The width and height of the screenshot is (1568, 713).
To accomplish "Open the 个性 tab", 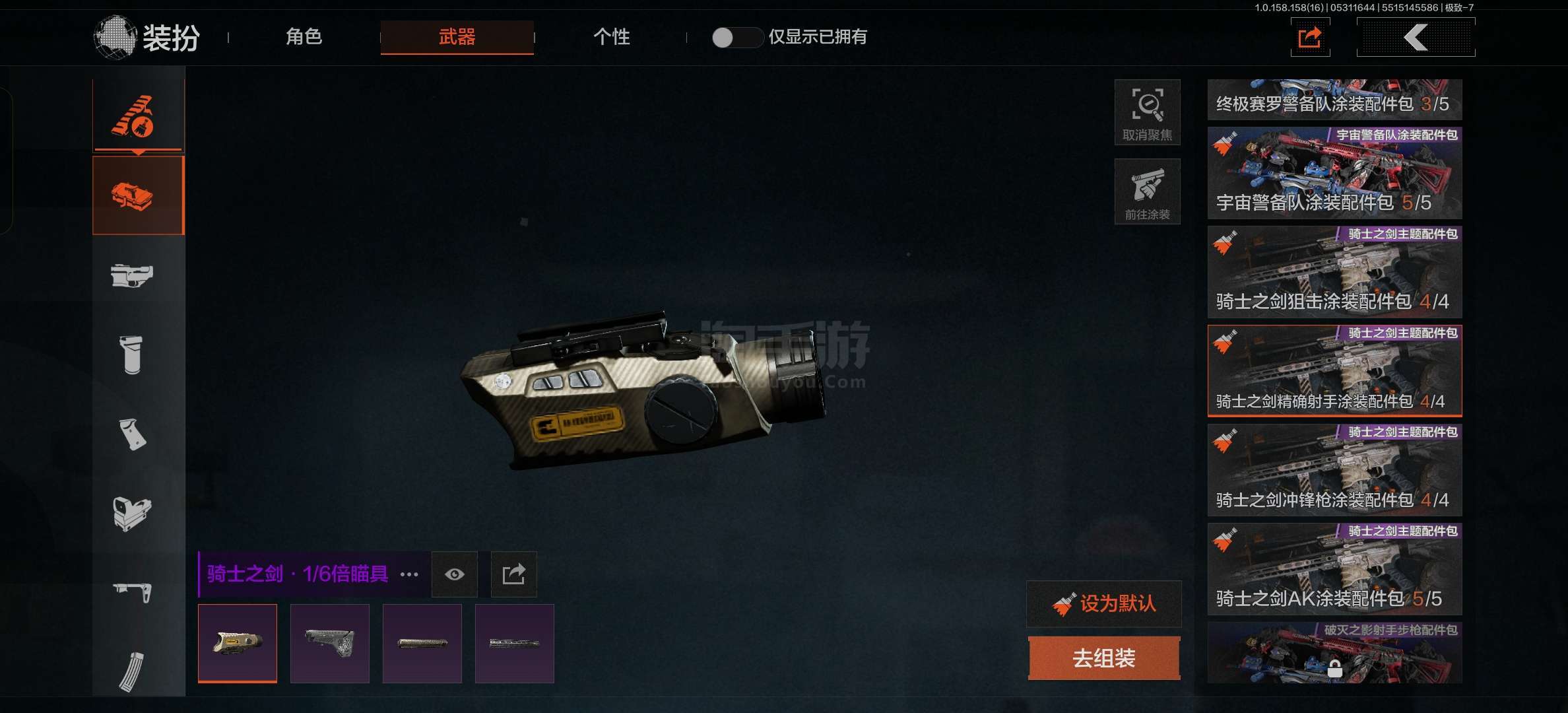I will pos(611,37).
